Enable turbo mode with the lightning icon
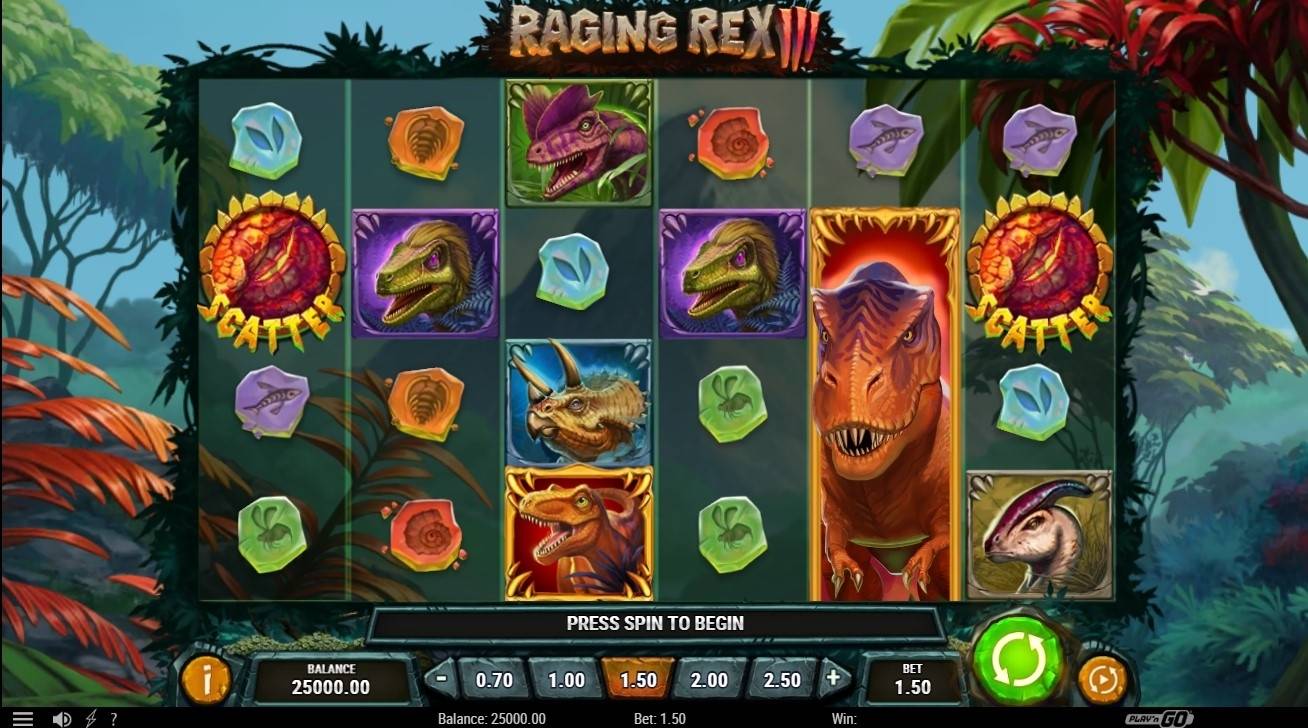Viewport: 1308px width, 728px height. (x=89, y=718)
